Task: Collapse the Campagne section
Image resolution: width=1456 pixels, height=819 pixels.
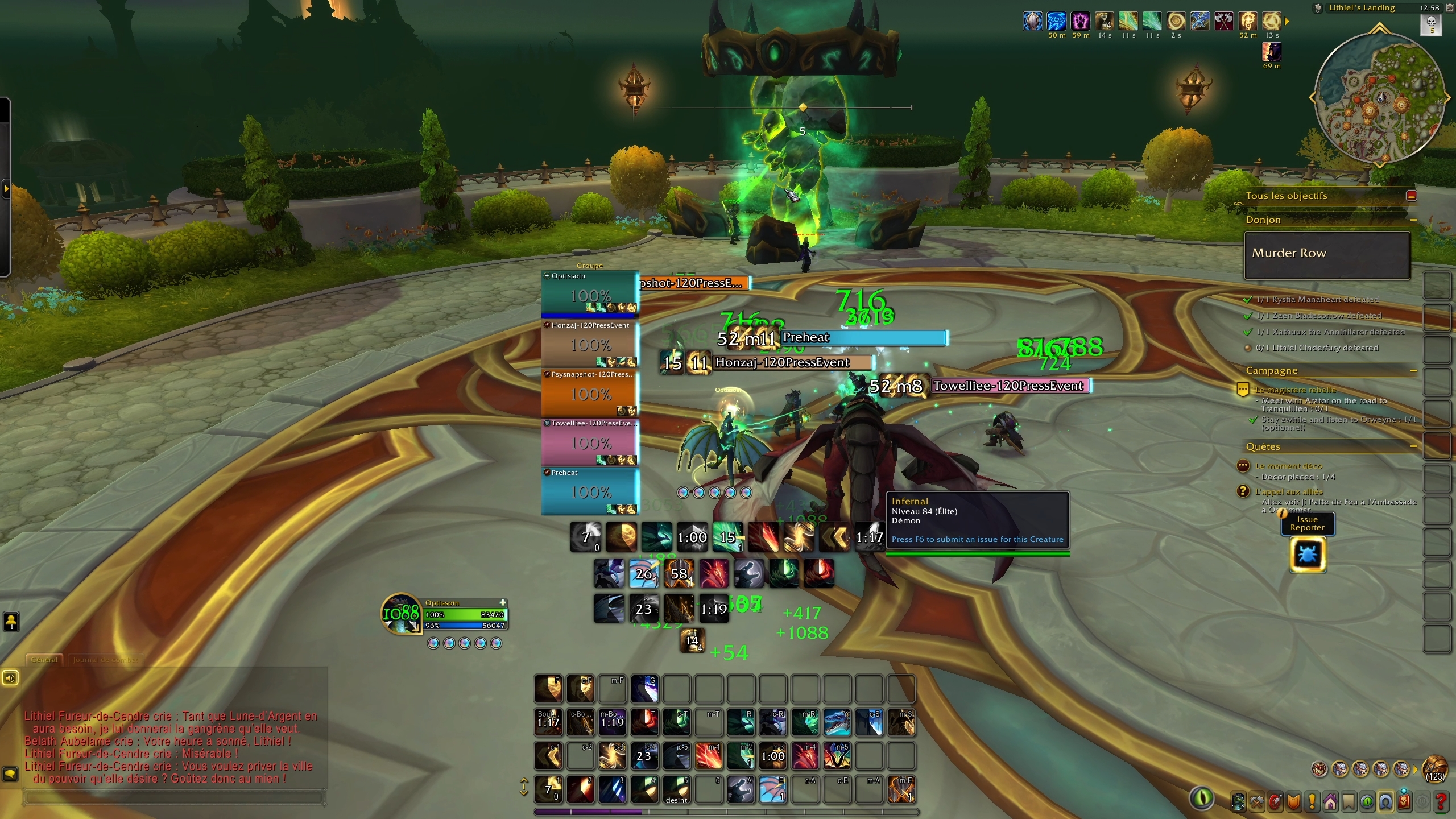Action: pyautogui.click(x=1414, y=370)
